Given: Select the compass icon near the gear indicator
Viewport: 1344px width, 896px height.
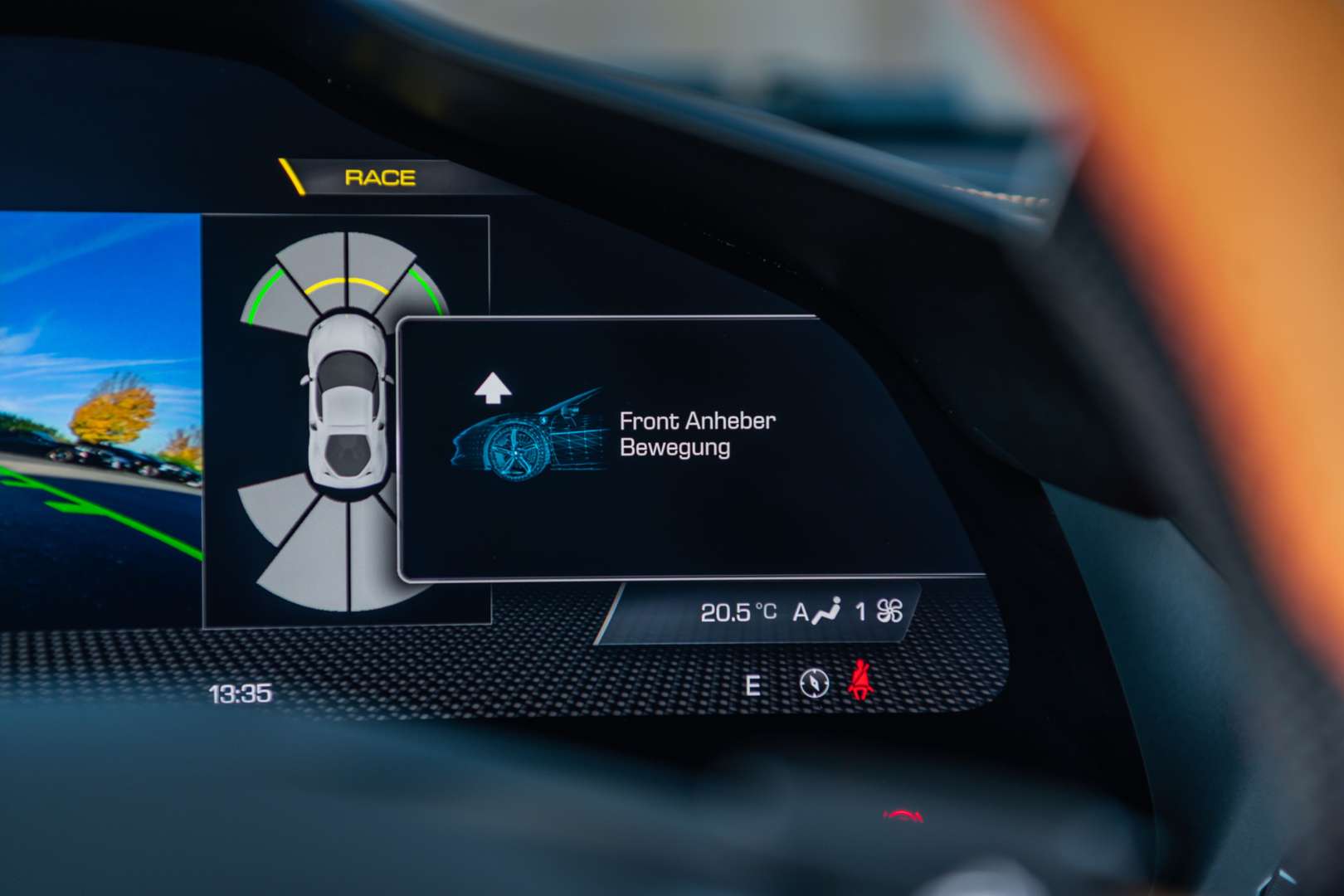Looking at the screenshot, I should (x=815, y=684).
